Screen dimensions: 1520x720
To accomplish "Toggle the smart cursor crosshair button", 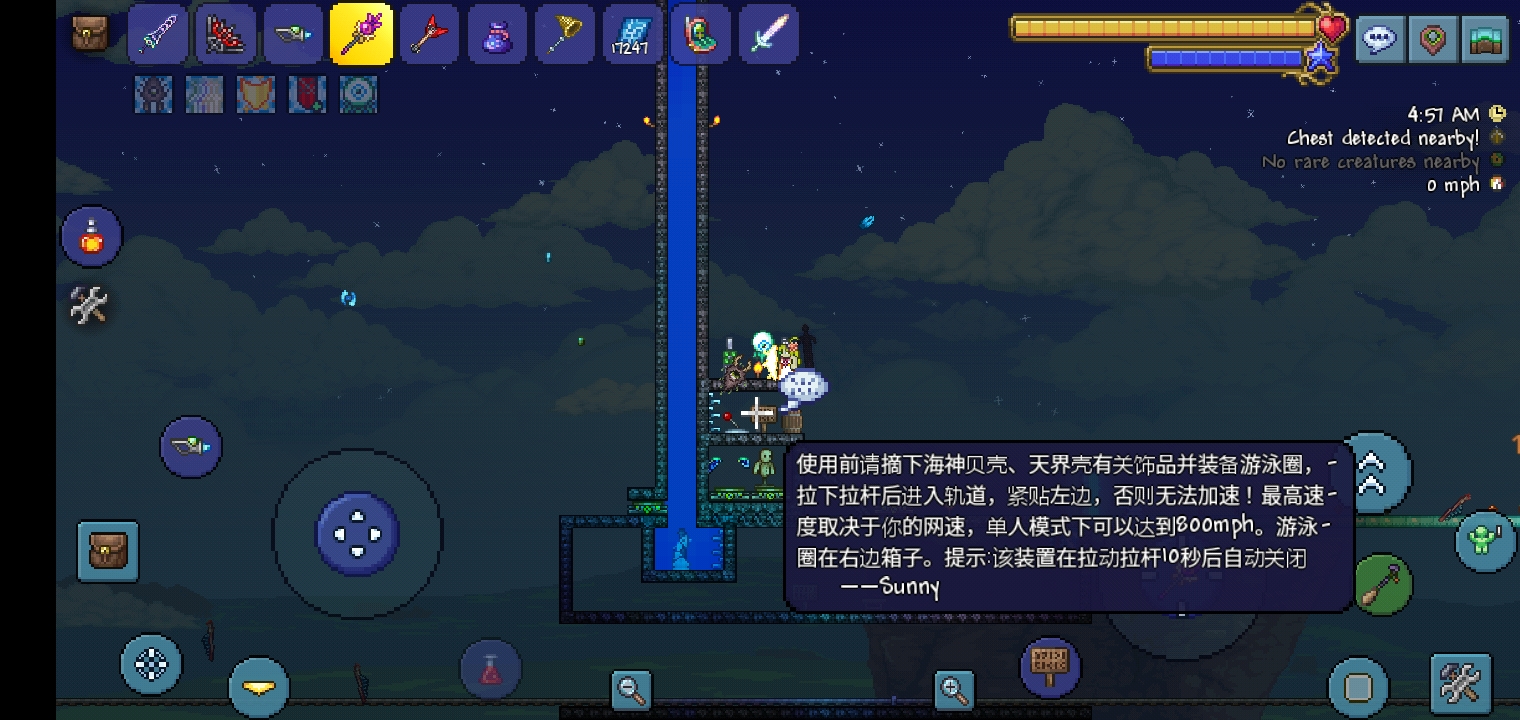I will [151, 664].
